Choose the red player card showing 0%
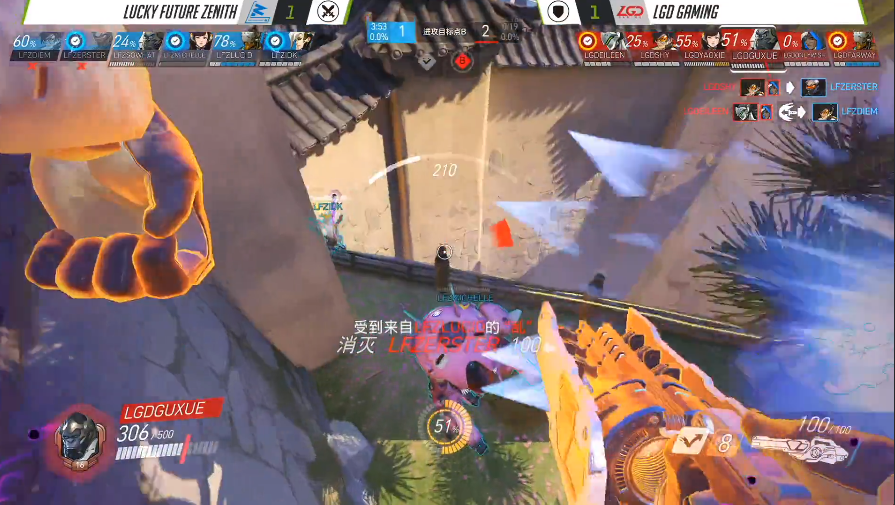Screen dimensions: 895x505 (804, 45)
